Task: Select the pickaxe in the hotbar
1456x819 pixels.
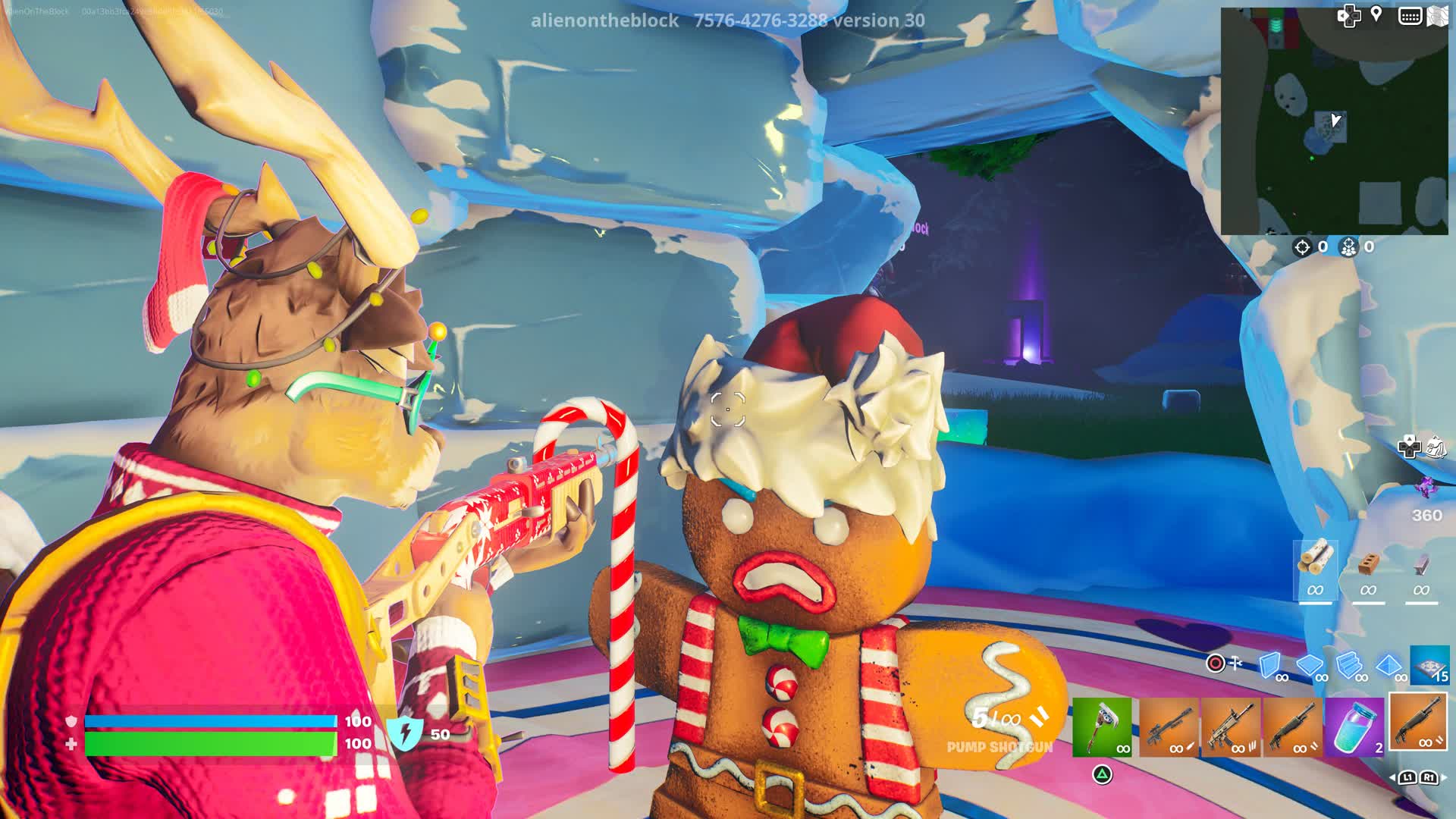Action: pyautogui.click(x=1105, y=729)
